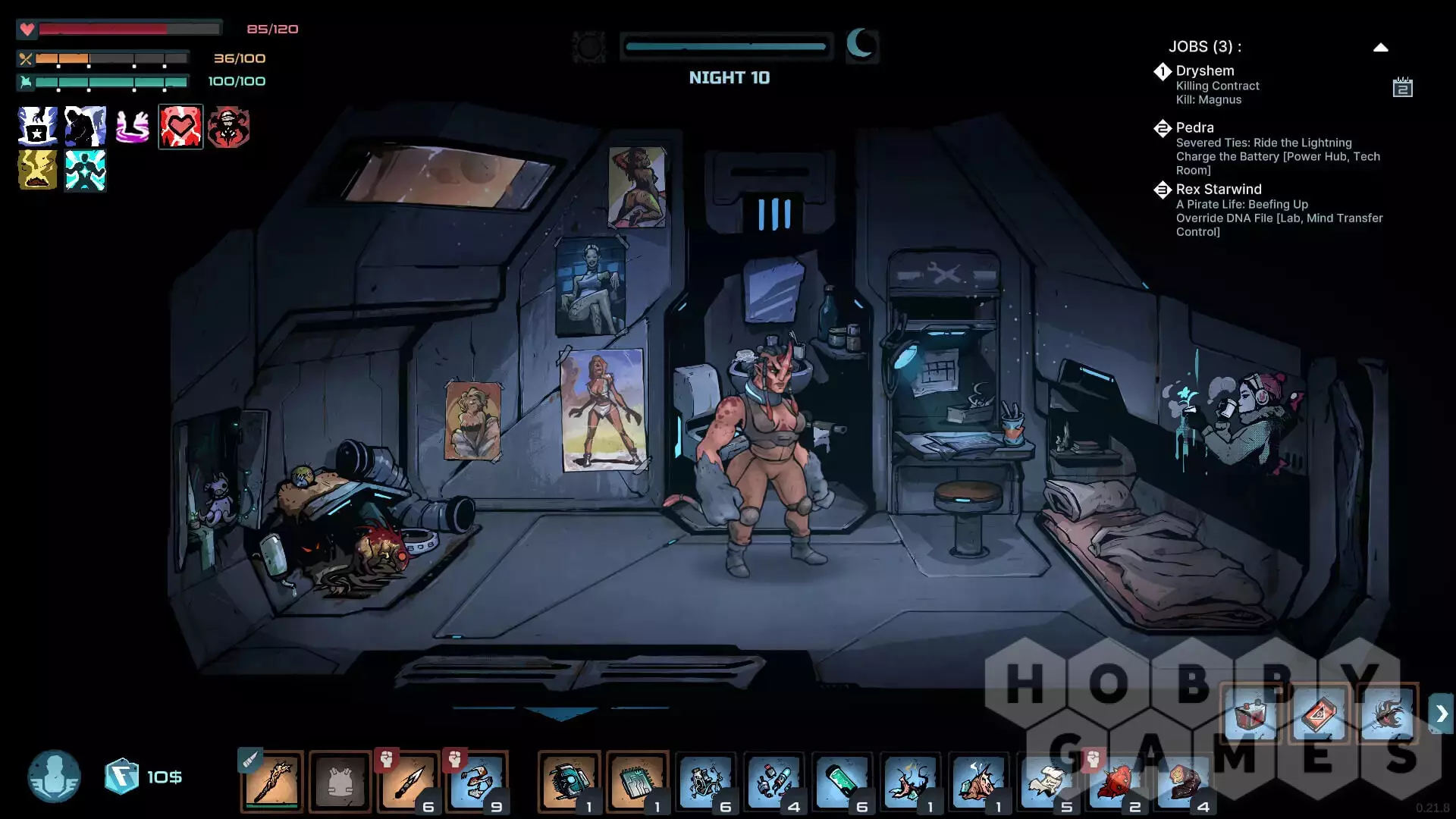Select the throwing knife slot
The width and height of the screenshot is (1456, 819).
(x=409, y=781)
